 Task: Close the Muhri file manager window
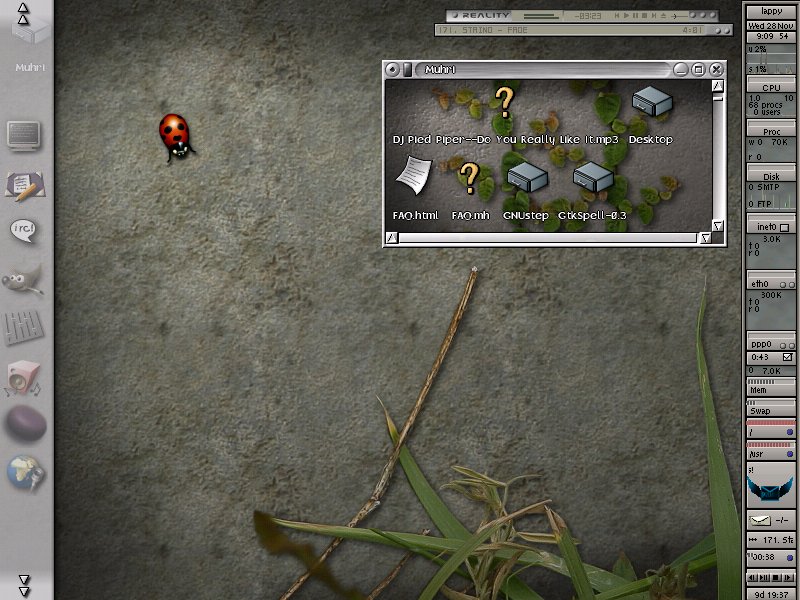coord(716,69)
